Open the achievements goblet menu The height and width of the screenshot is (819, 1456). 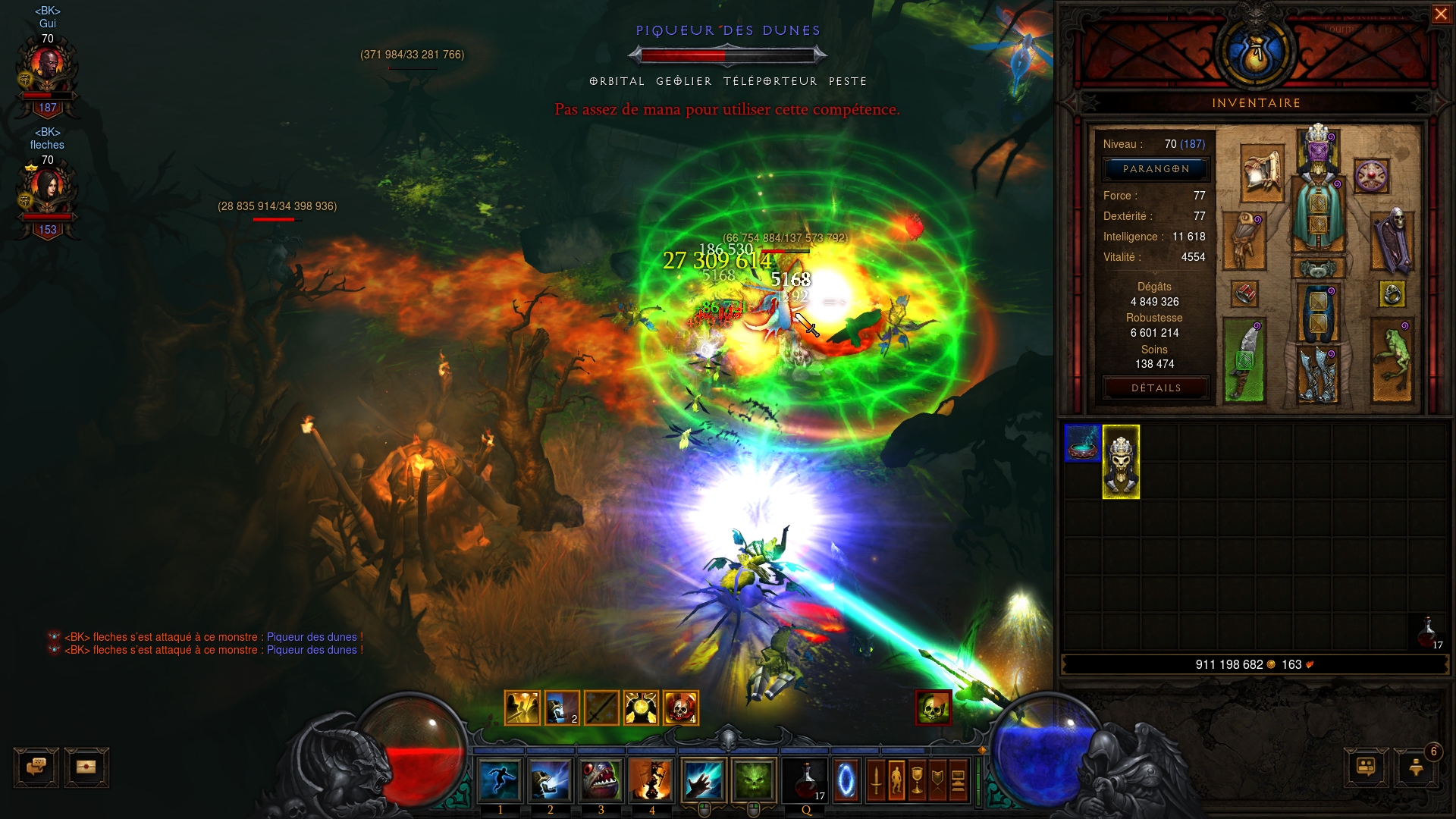pyautogui.click(x=917, y=780)
